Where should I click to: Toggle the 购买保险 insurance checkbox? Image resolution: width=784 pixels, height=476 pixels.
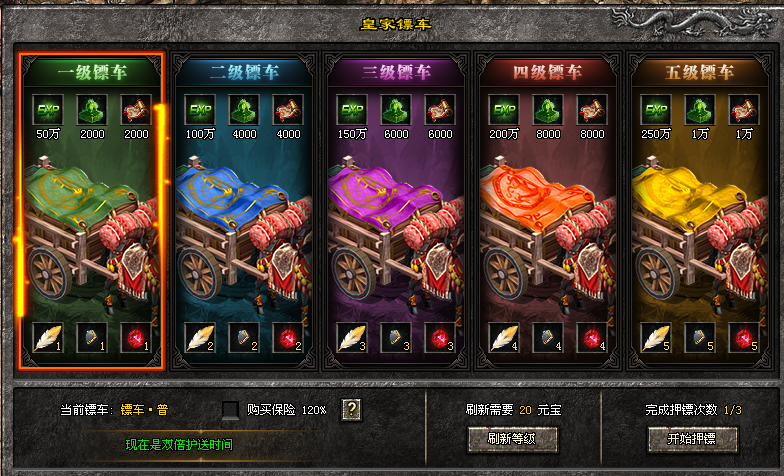[231, 410]
